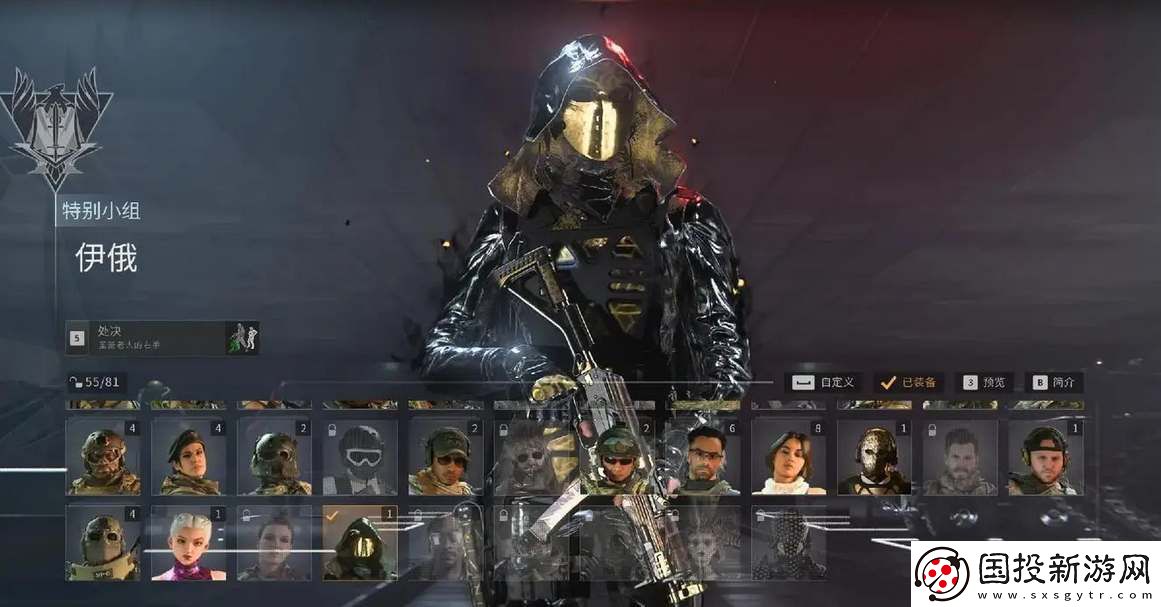Open the 处决 finishing move option
The height and width of the screenshot is (607, 1161).
tap(162, 337)
